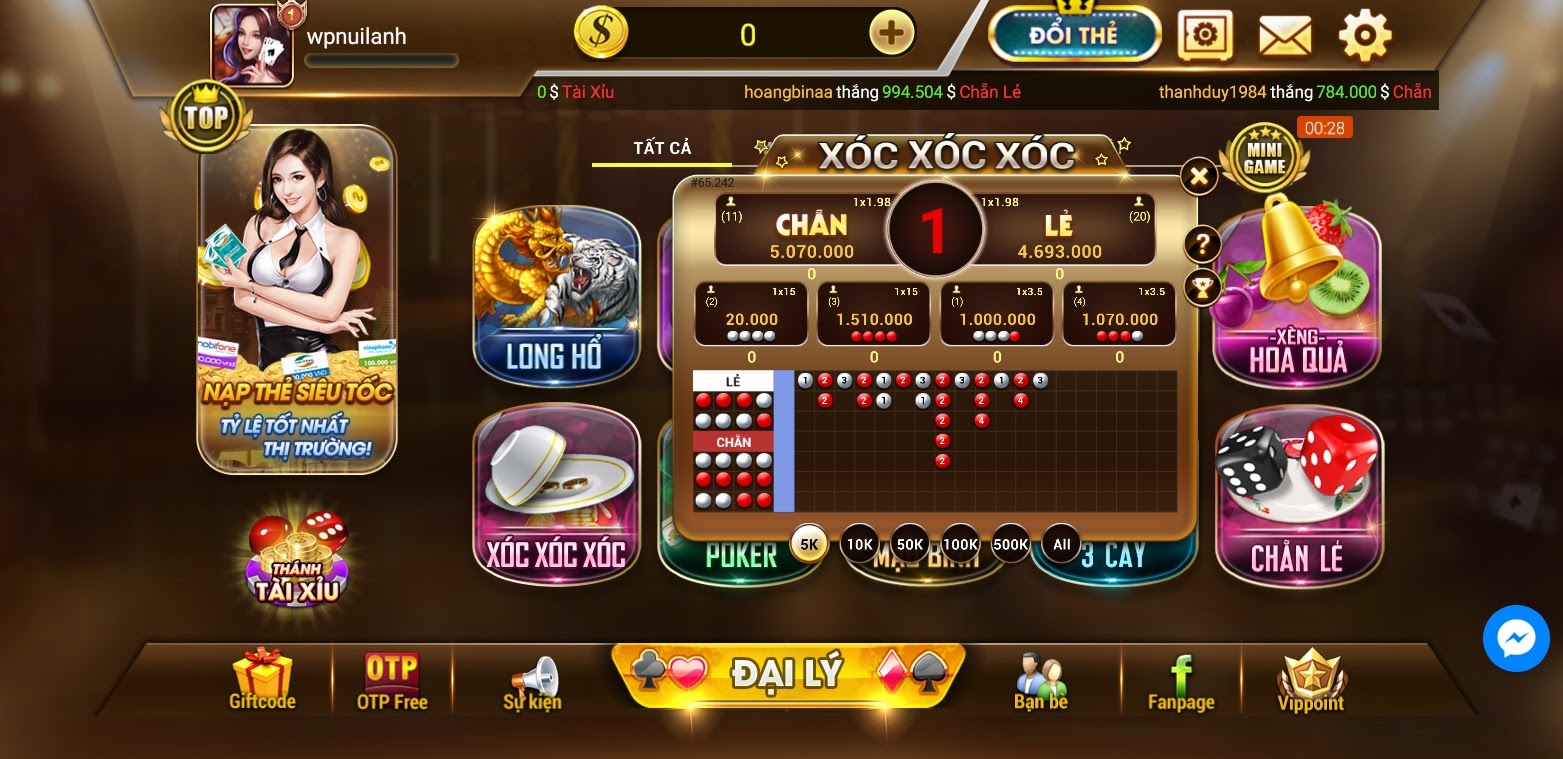Open the Facebook Messenger chat bubble

click(x=1515, y=638)
